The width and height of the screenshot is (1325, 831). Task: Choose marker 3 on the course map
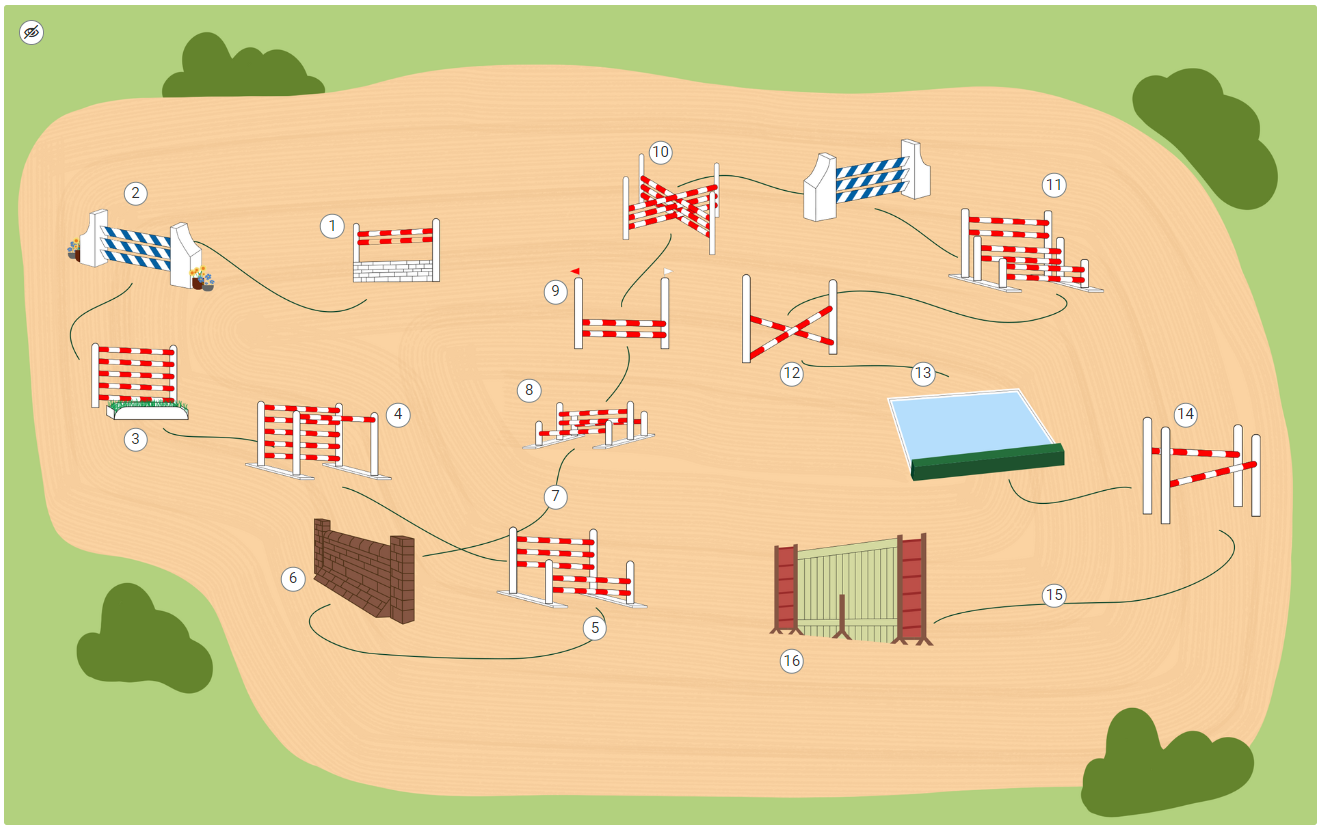136,439
